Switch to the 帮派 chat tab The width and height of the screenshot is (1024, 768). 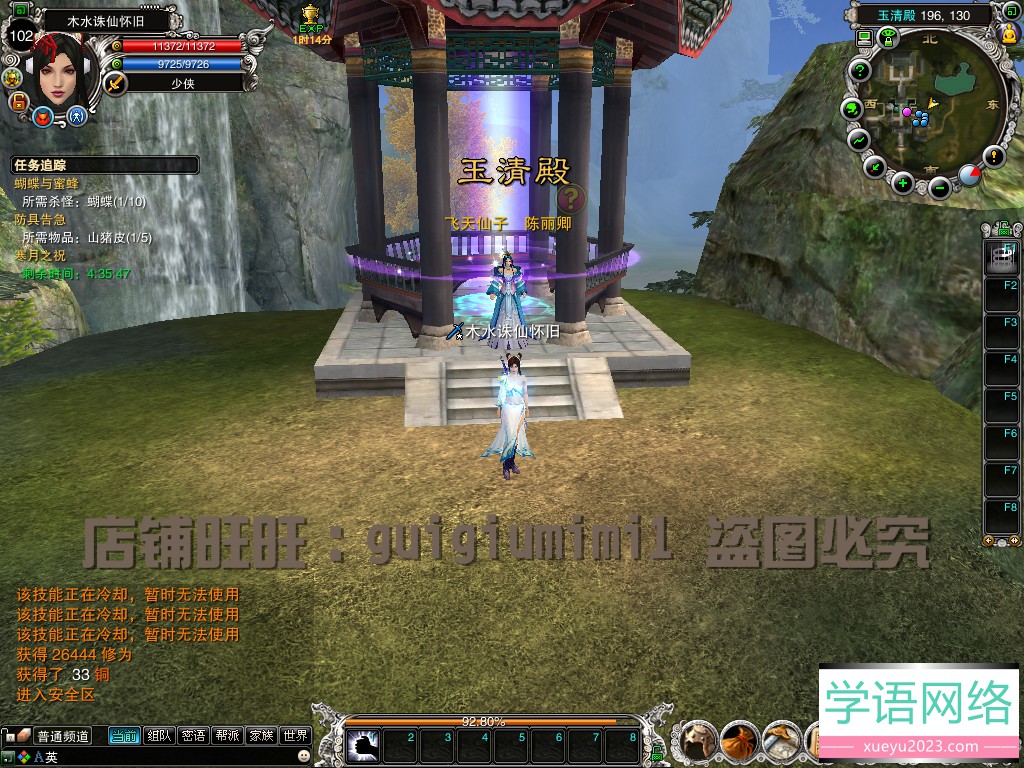coord(227,736)
